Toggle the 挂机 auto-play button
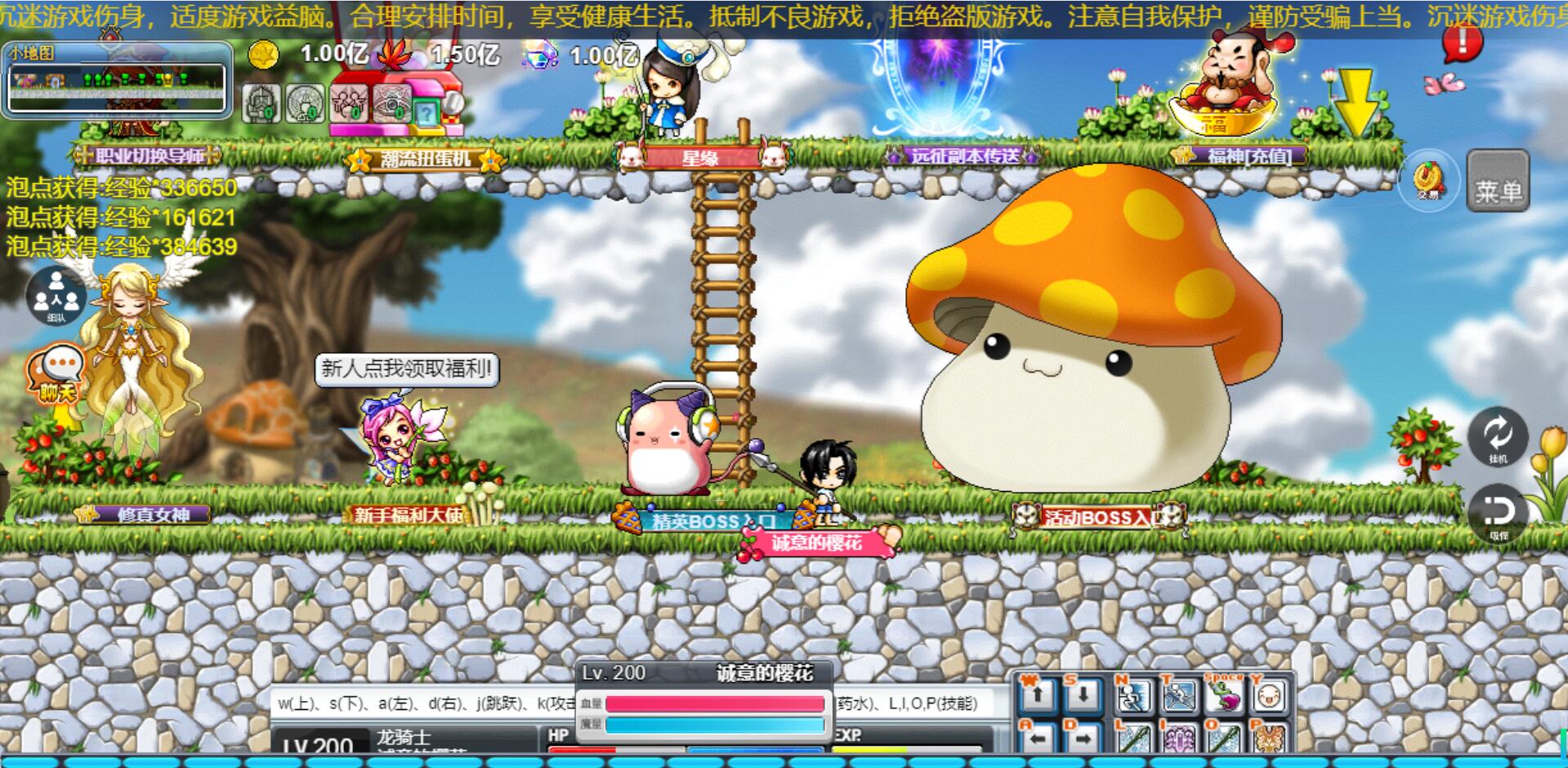Screen dimensions: 1568x768 pos(1497,436)
